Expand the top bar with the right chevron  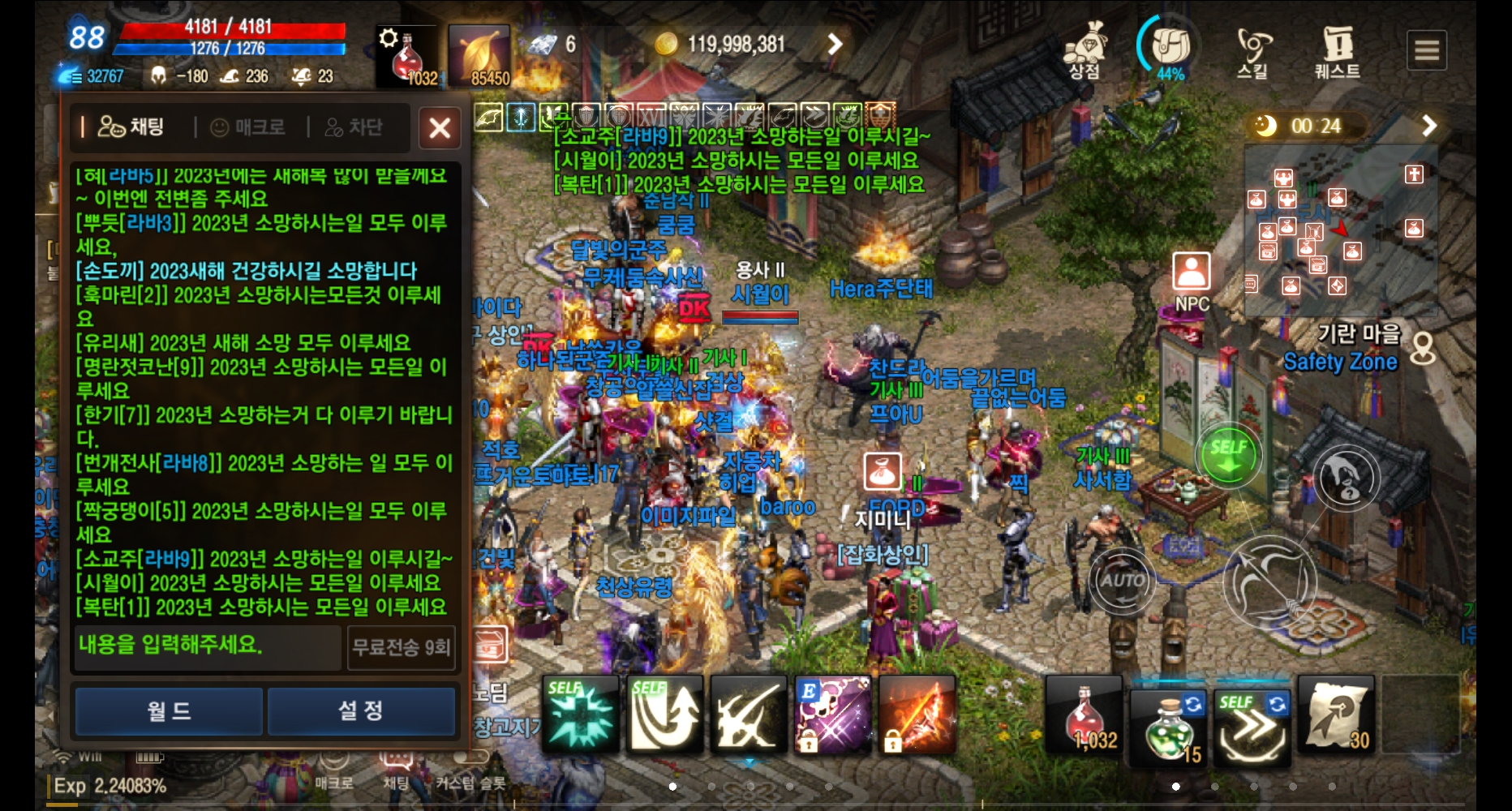(x=834, y=45)
